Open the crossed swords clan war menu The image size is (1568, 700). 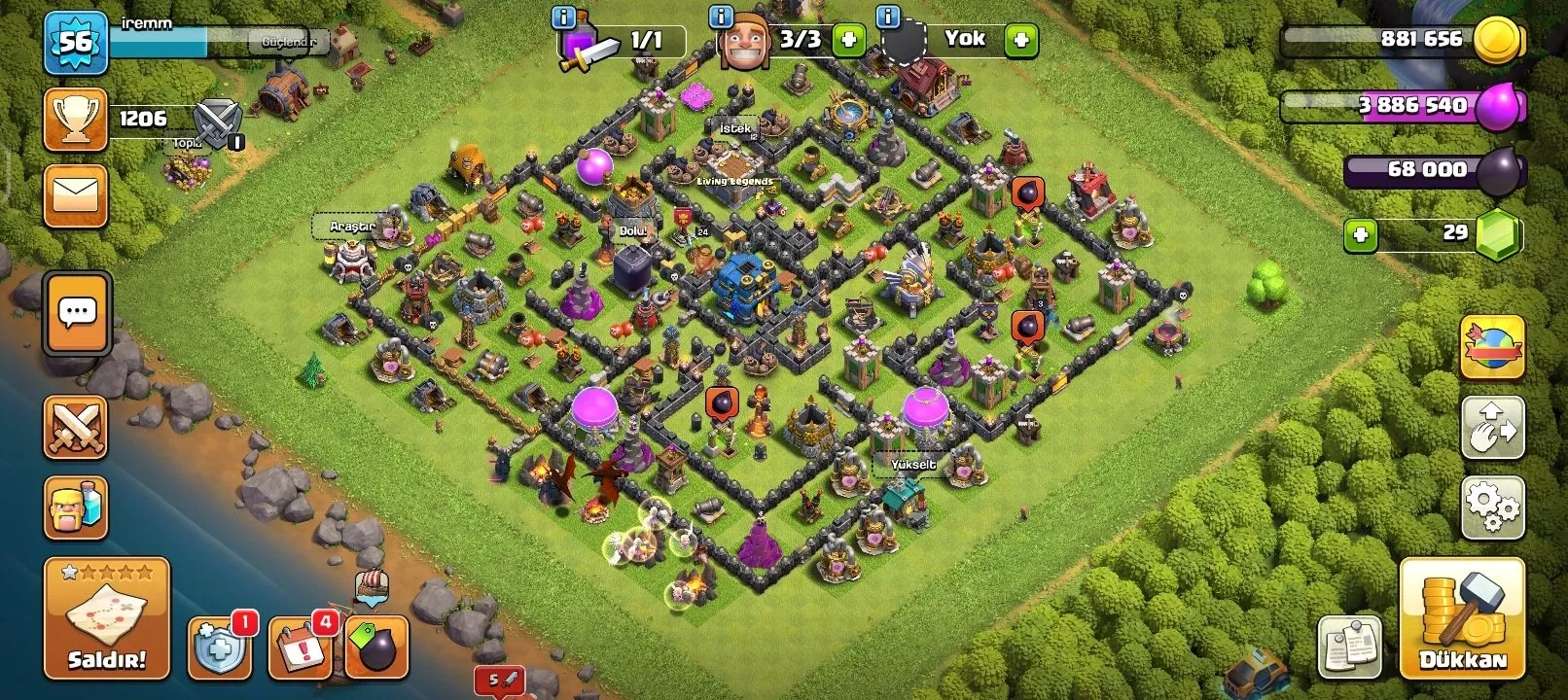point(76,427)
